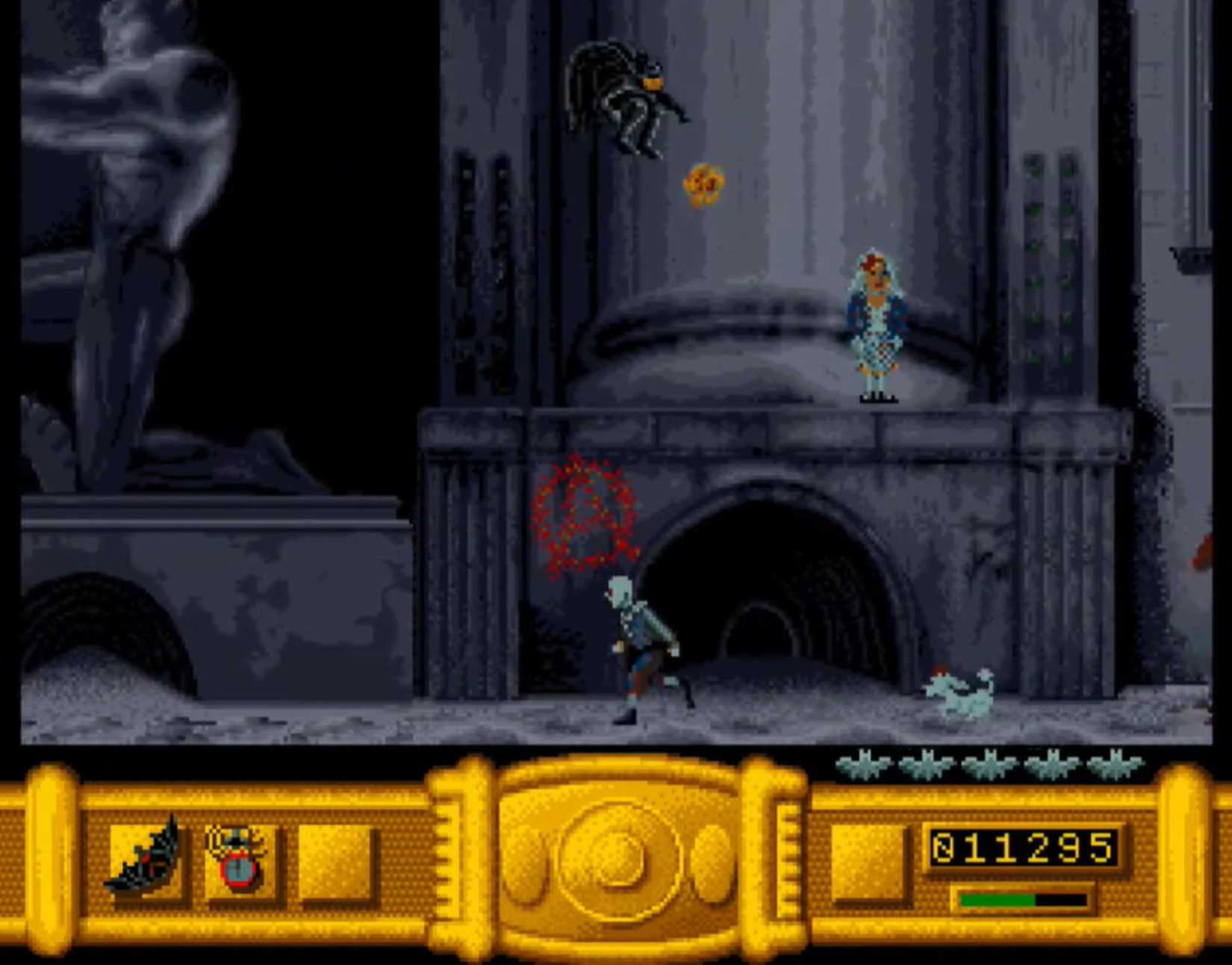Click the score counter showing 011295

(1023, 848)
